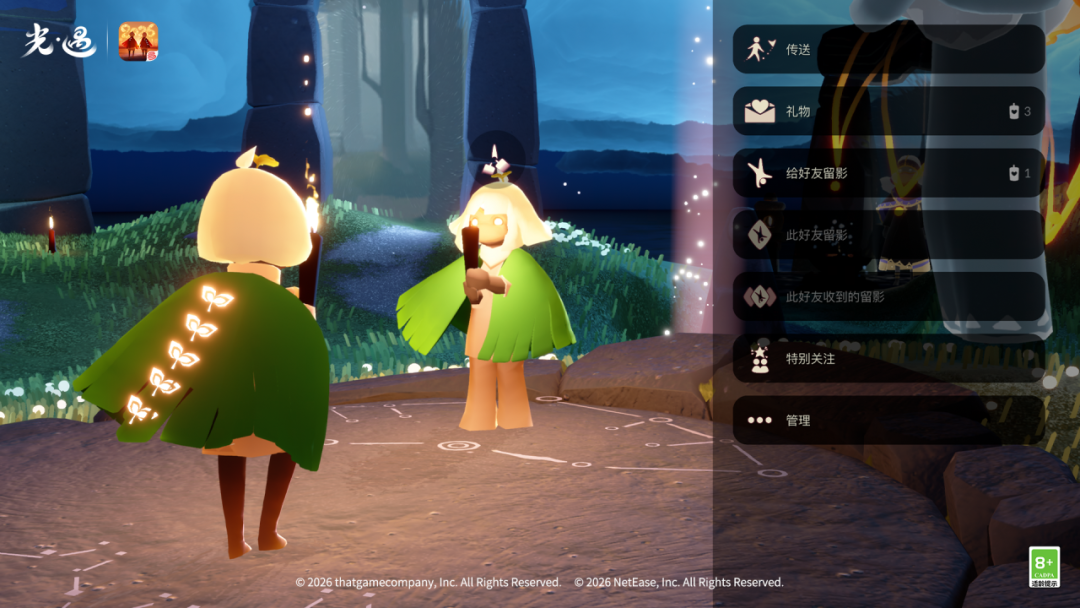Toggle 特别关注 special follow
1080x608 pixels.
[888, 358]
